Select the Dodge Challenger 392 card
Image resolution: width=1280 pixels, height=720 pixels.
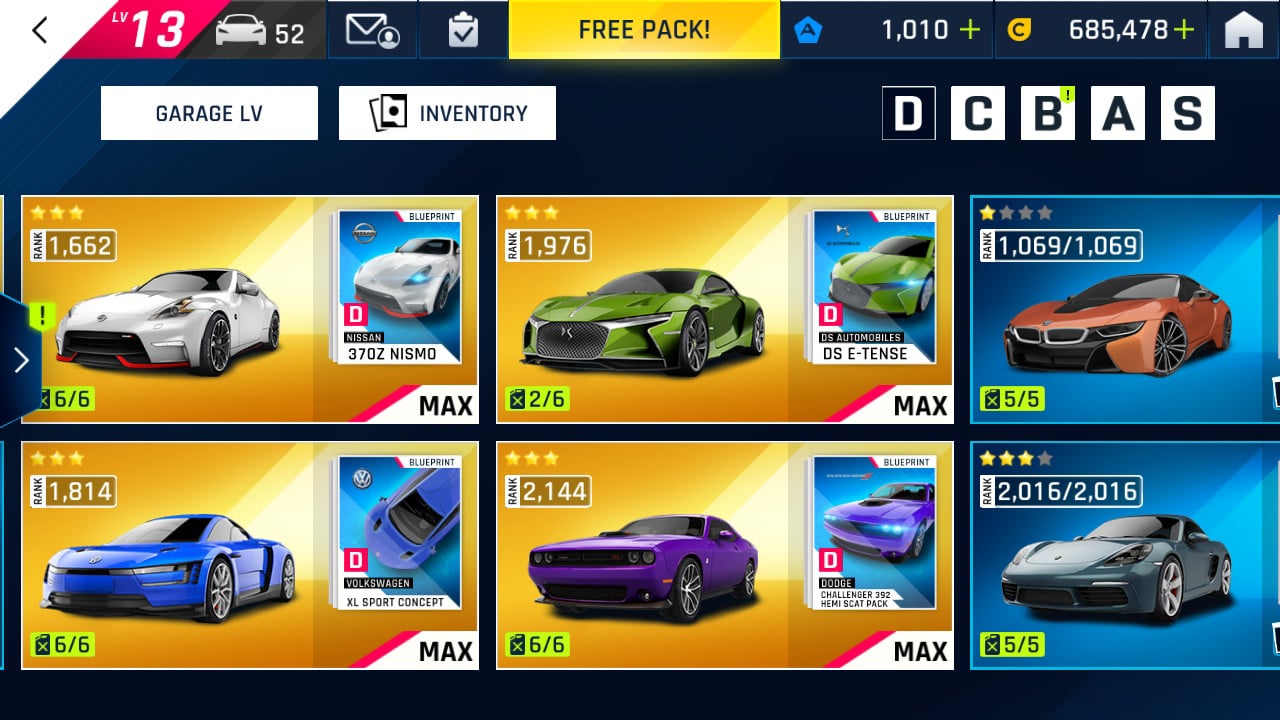724,555
